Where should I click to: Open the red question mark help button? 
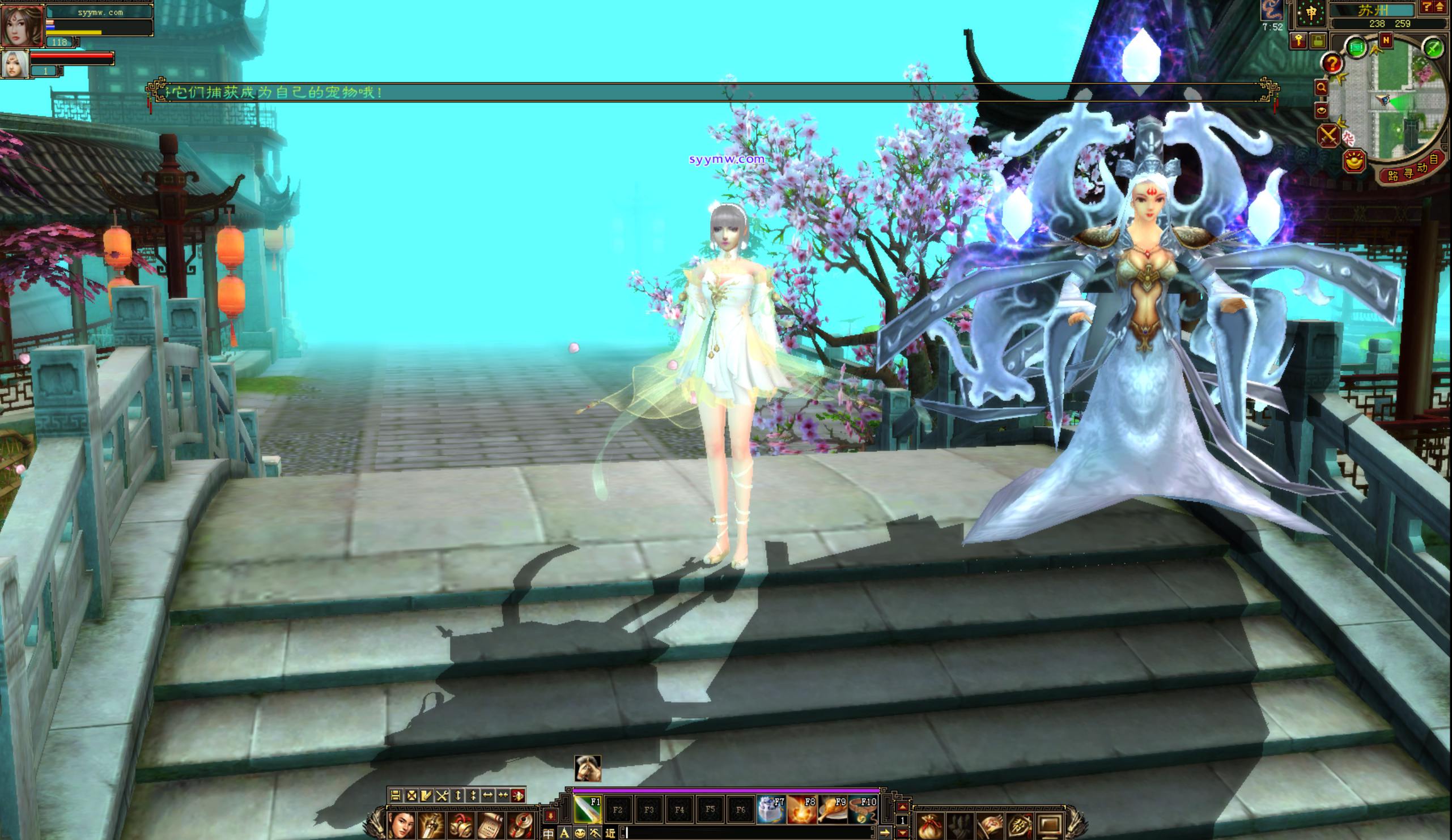(1332, 63)
